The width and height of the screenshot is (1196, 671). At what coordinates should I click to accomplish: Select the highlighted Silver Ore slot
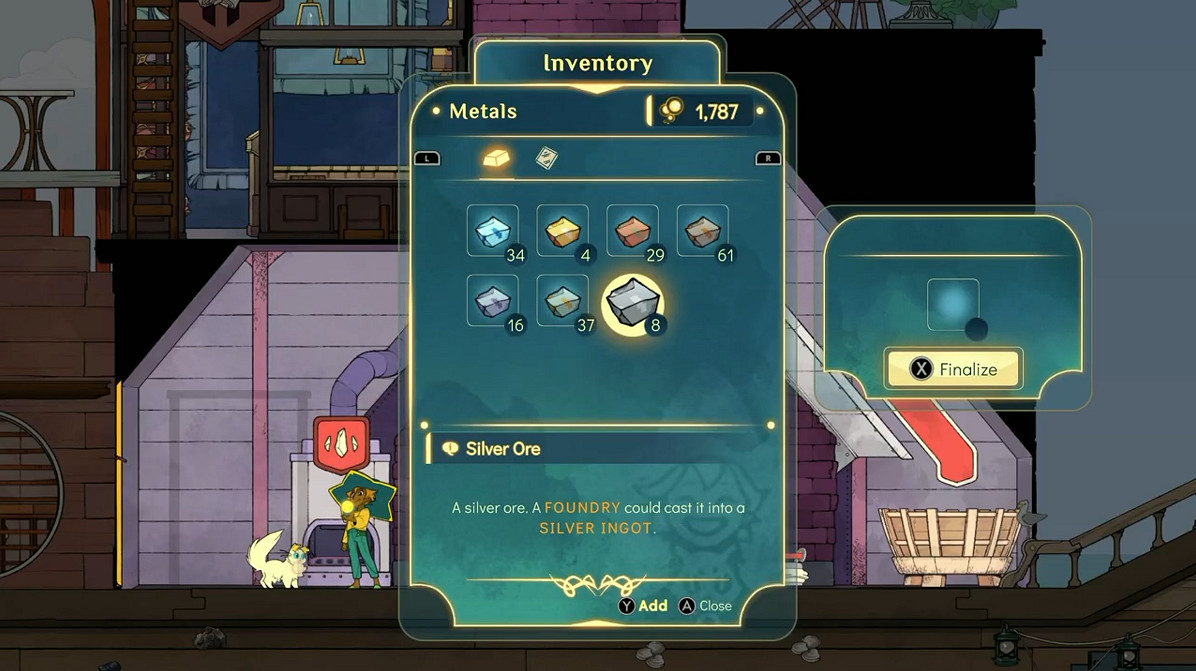pyautogui.click(x=633, y=302)
